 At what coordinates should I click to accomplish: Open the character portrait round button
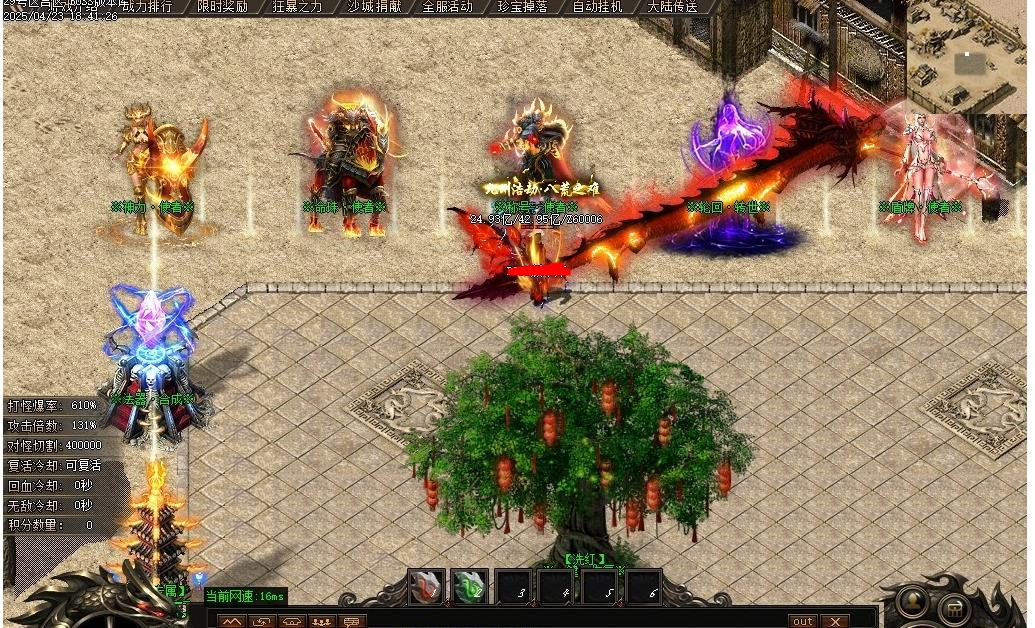[x=914, y=603]
